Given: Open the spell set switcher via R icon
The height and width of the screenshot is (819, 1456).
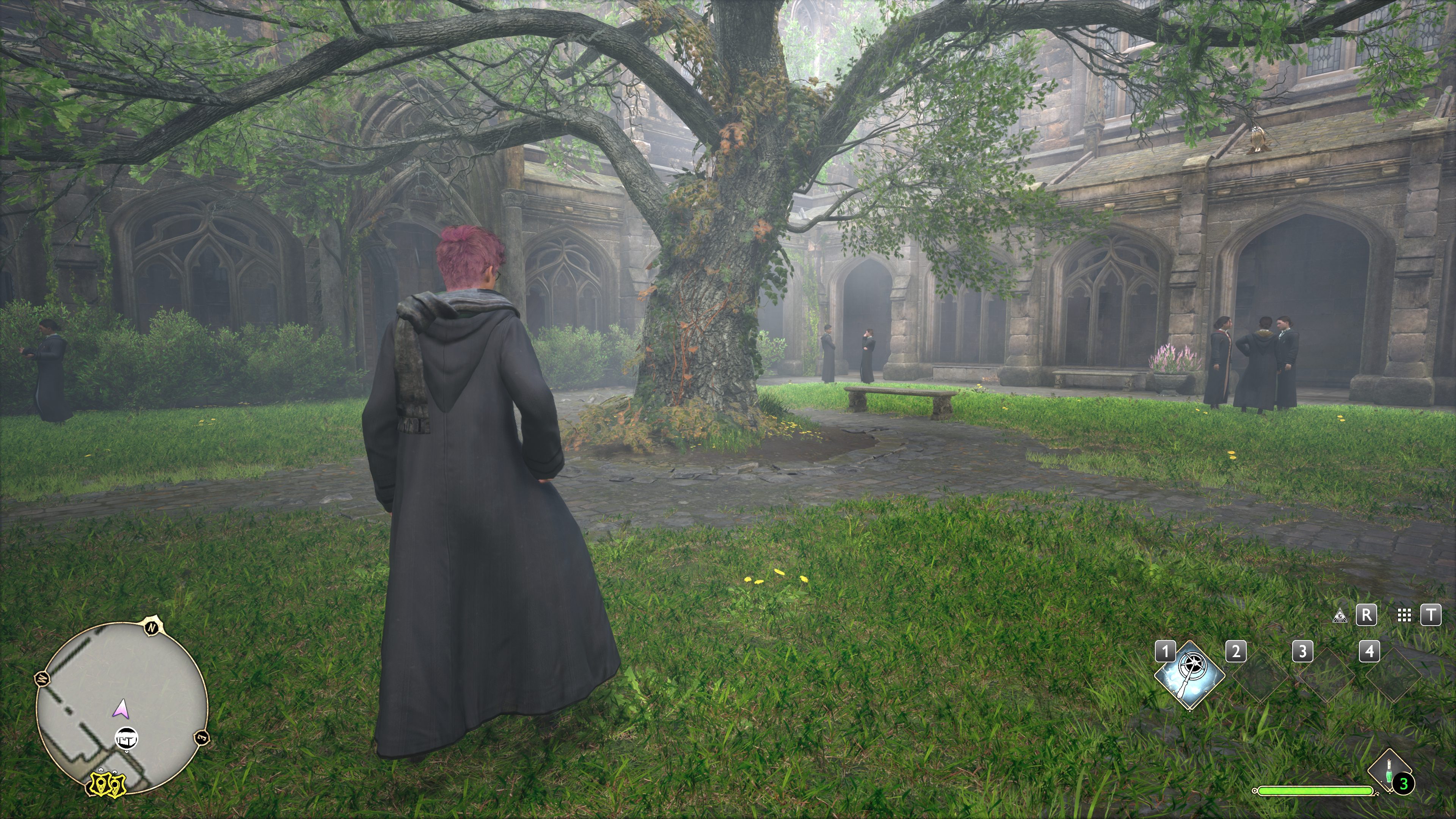Looking at the screenshot, I should [x=1366, y=615].
